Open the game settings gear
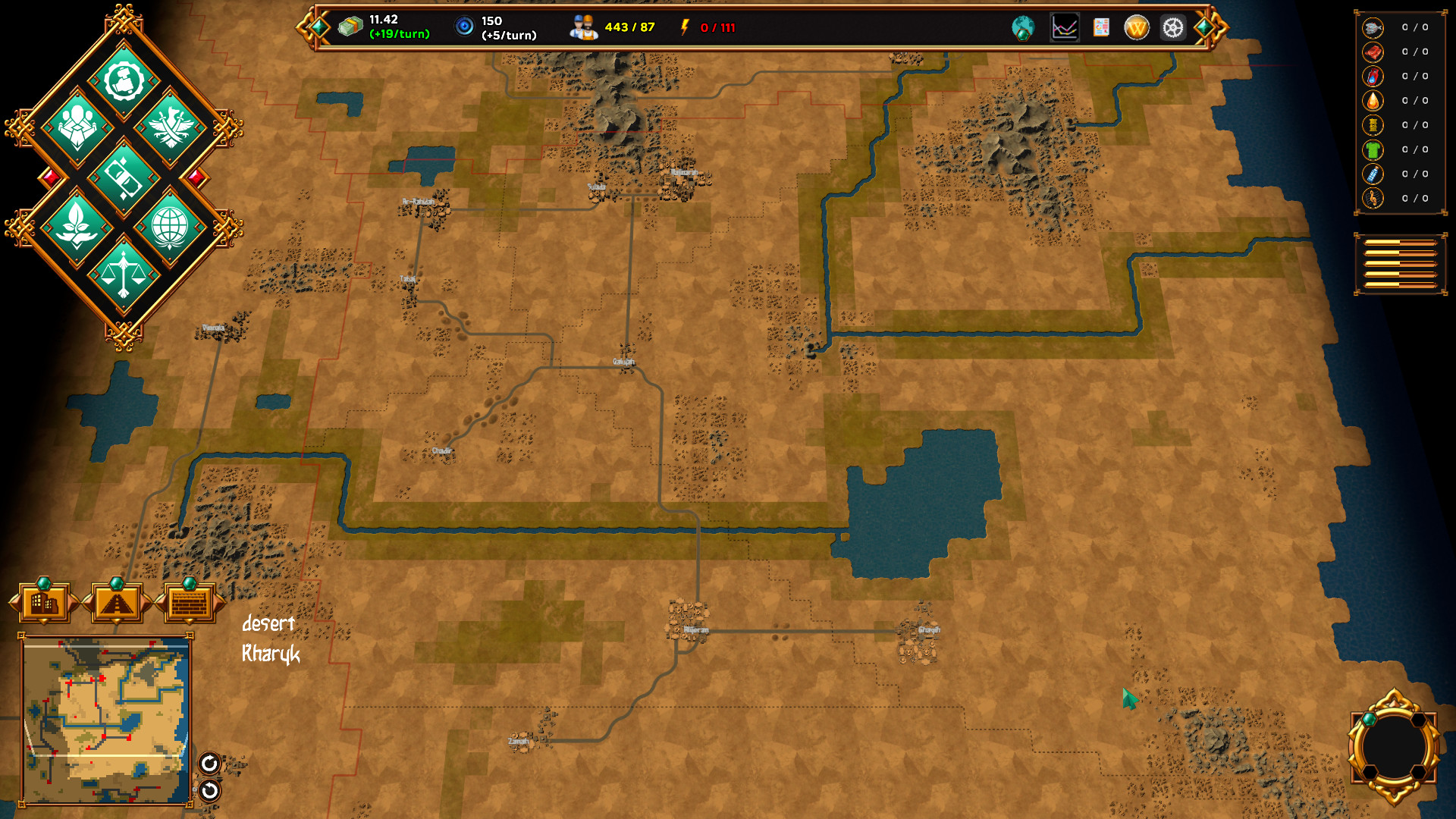The width and height of the screenshot is (1456, 819). (x=1171, y=28)
